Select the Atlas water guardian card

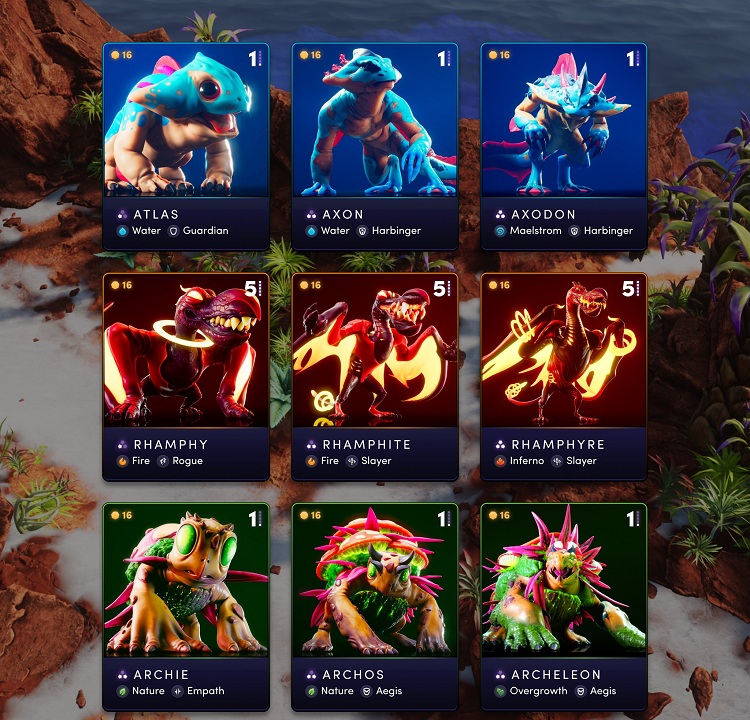186,146
